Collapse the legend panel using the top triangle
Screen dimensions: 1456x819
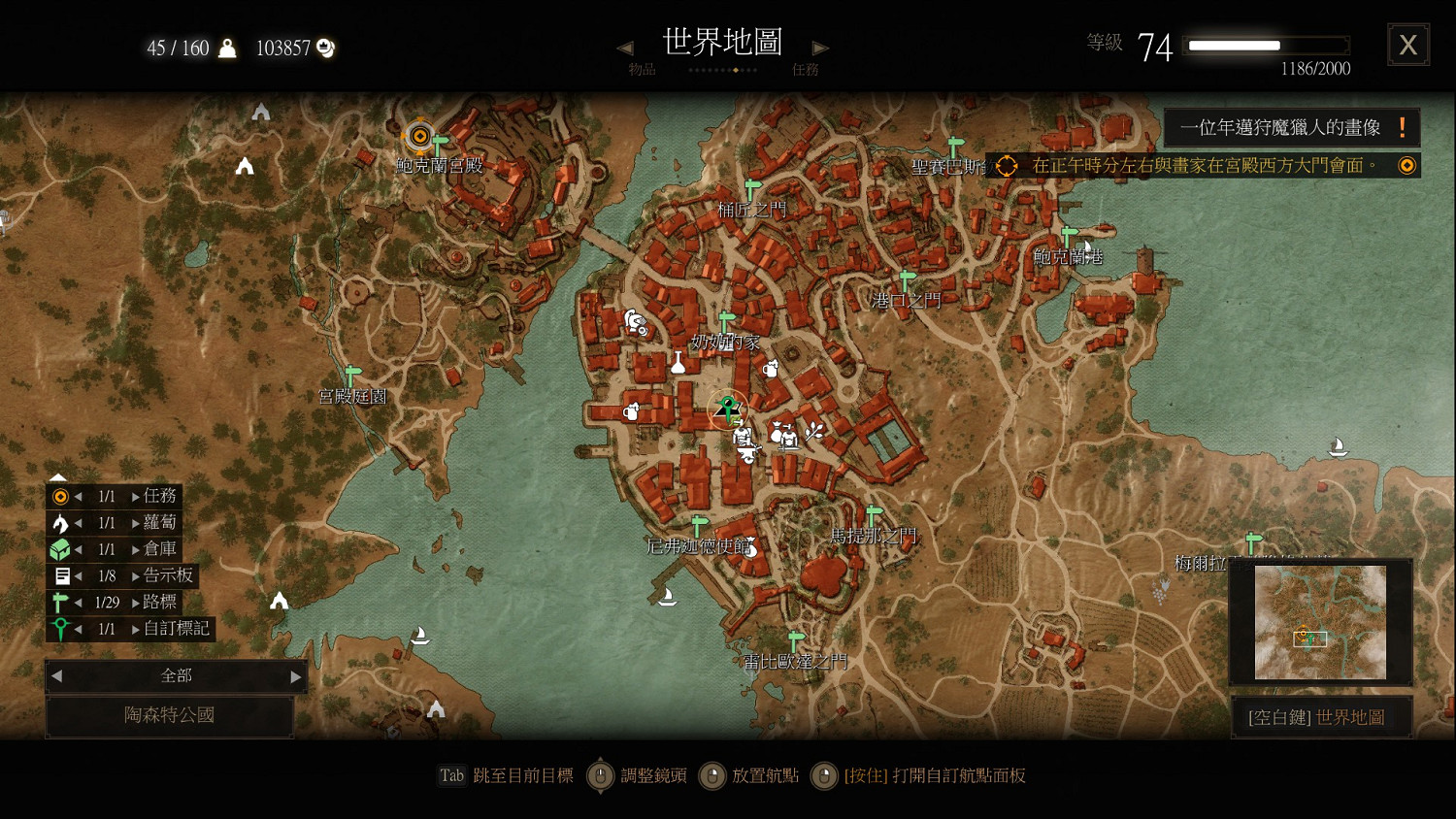click(58, 475)
